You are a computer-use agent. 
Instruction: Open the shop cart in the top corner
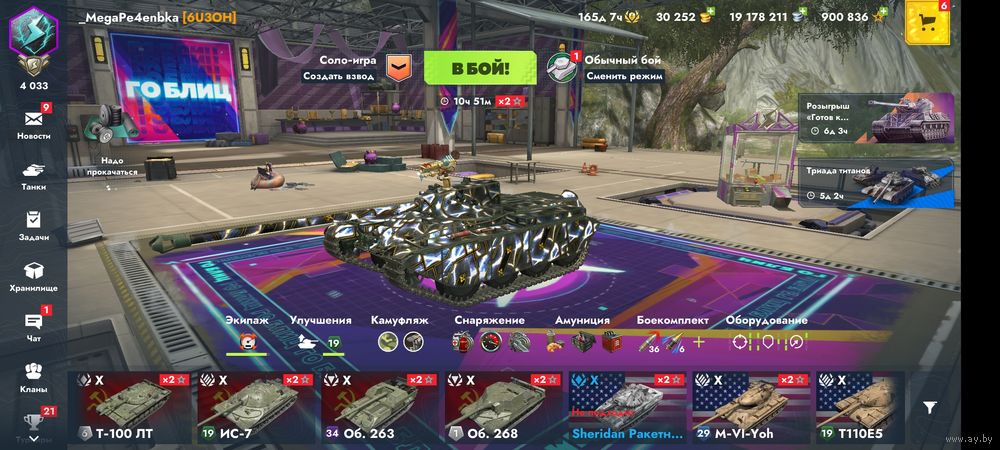[x=927, y=23]
